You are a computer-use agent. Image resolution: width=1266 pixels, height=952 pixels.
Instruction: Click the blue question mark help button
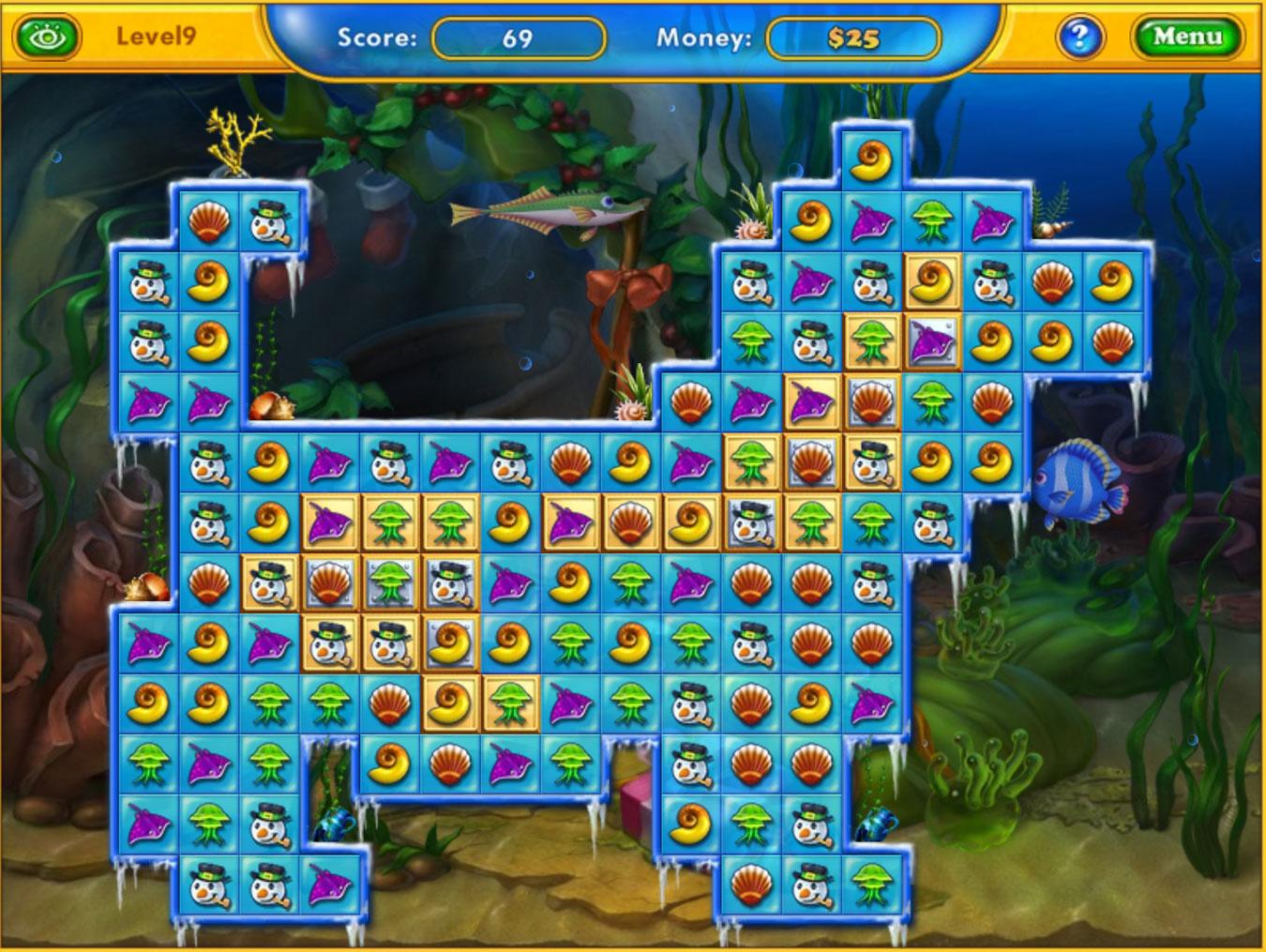1079,37
